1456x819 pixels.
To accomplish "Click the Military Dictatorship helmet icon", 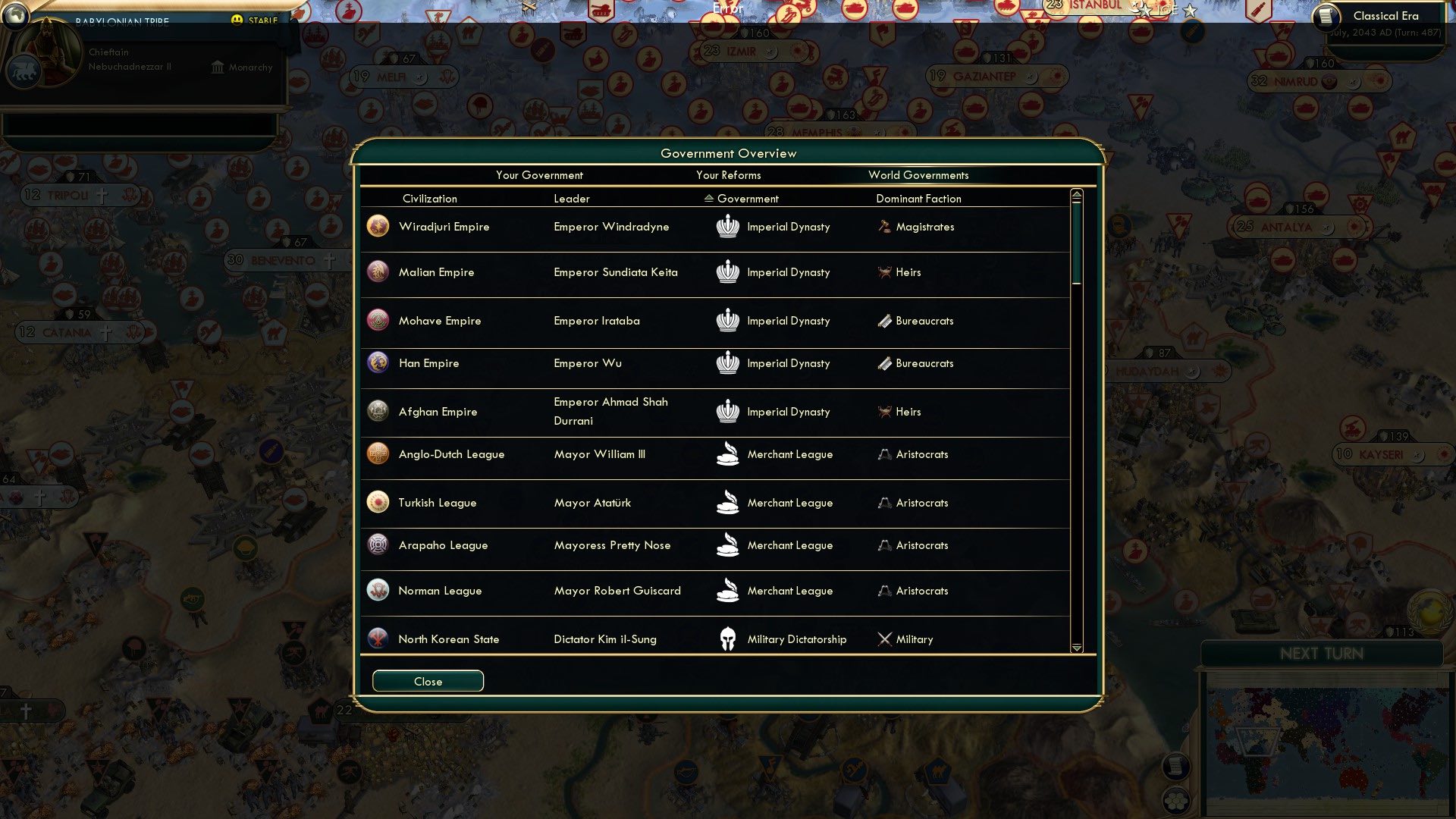I will point(728,639).
